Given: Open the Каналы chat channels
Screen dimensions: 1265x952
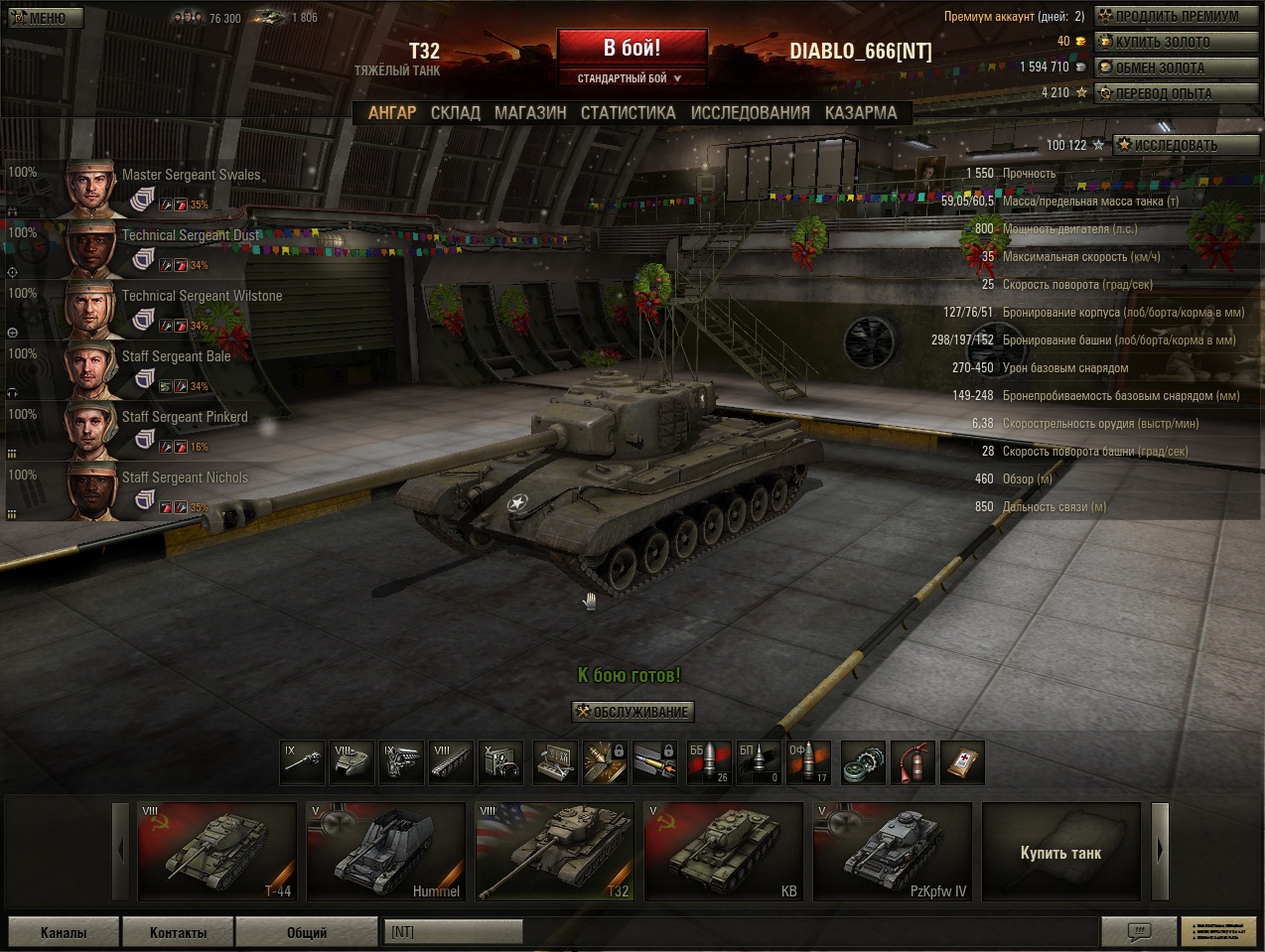Looking at the screenshot, I should click(x=64, y=933).
